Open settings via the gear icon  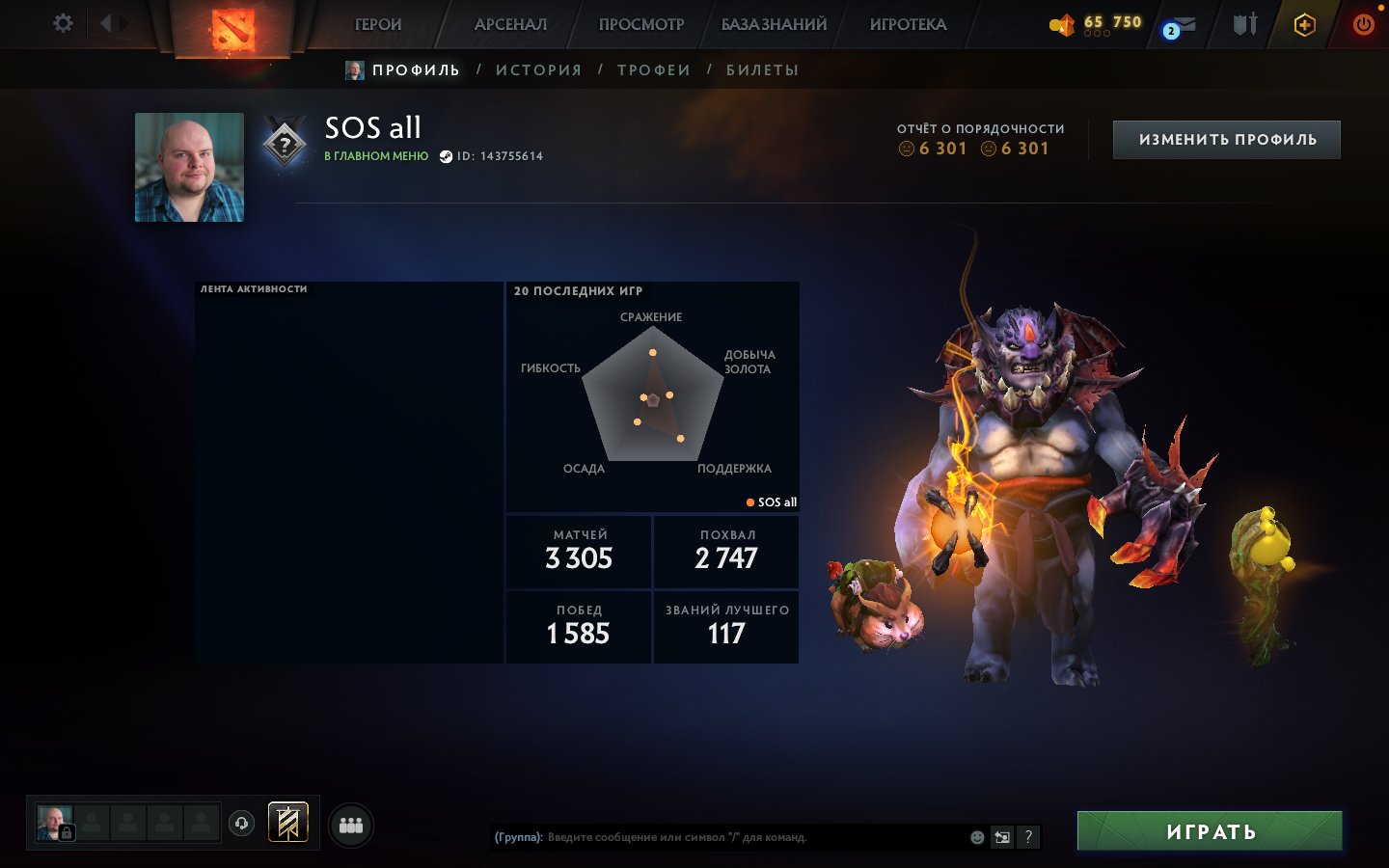pyautogui.click(x=62, y=24)
